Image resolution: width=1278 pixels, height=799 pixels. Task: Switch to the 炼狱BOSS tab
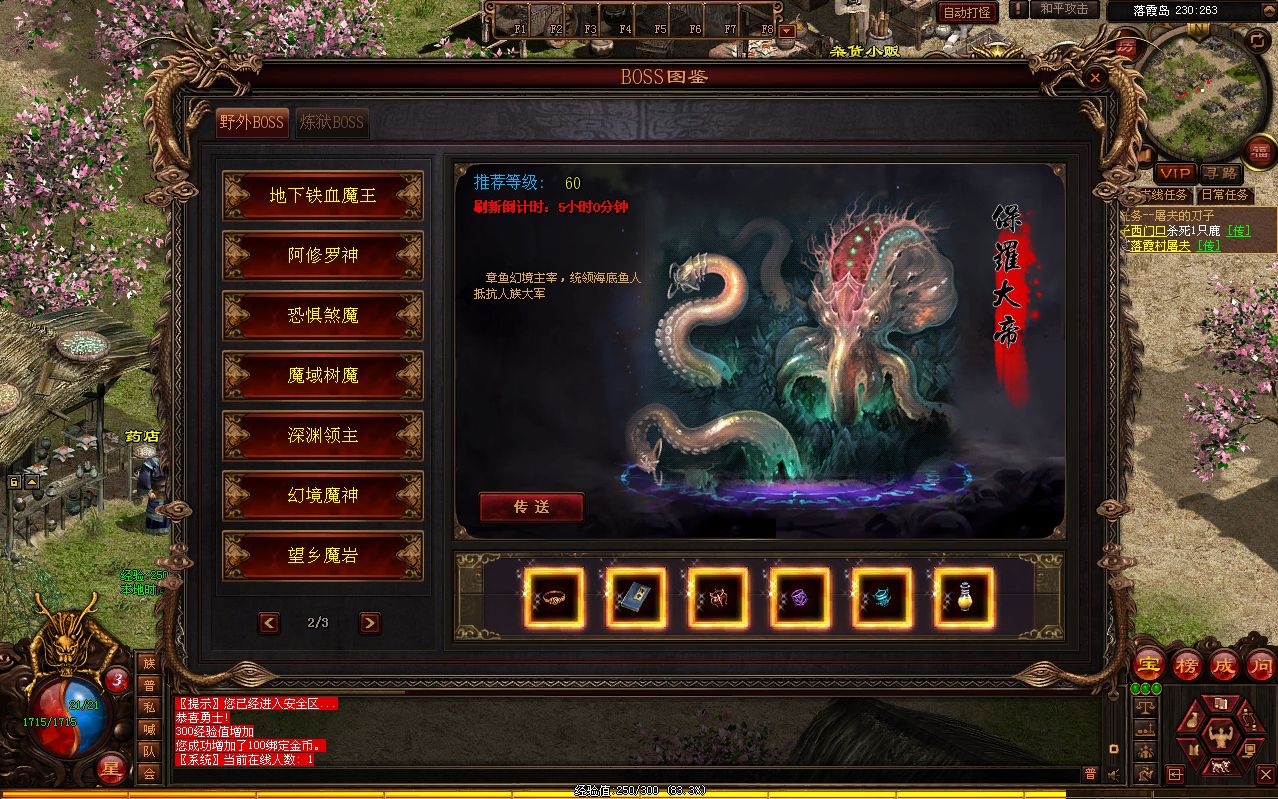pyautogui.click(x=332, y=123)
